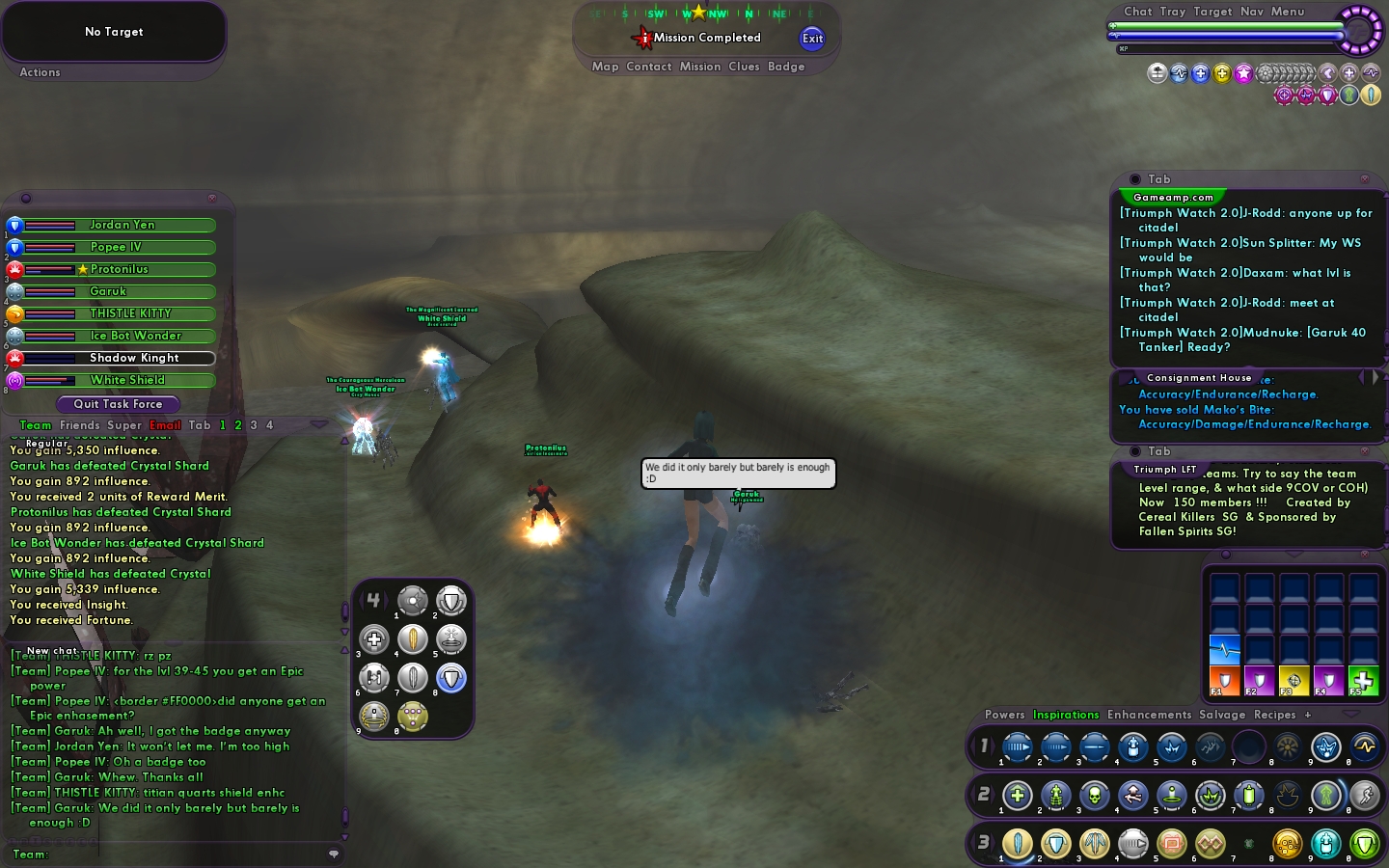Switch to the Super group tab
This screenshot has height=868, width=1389.
(x=124, y=425)
